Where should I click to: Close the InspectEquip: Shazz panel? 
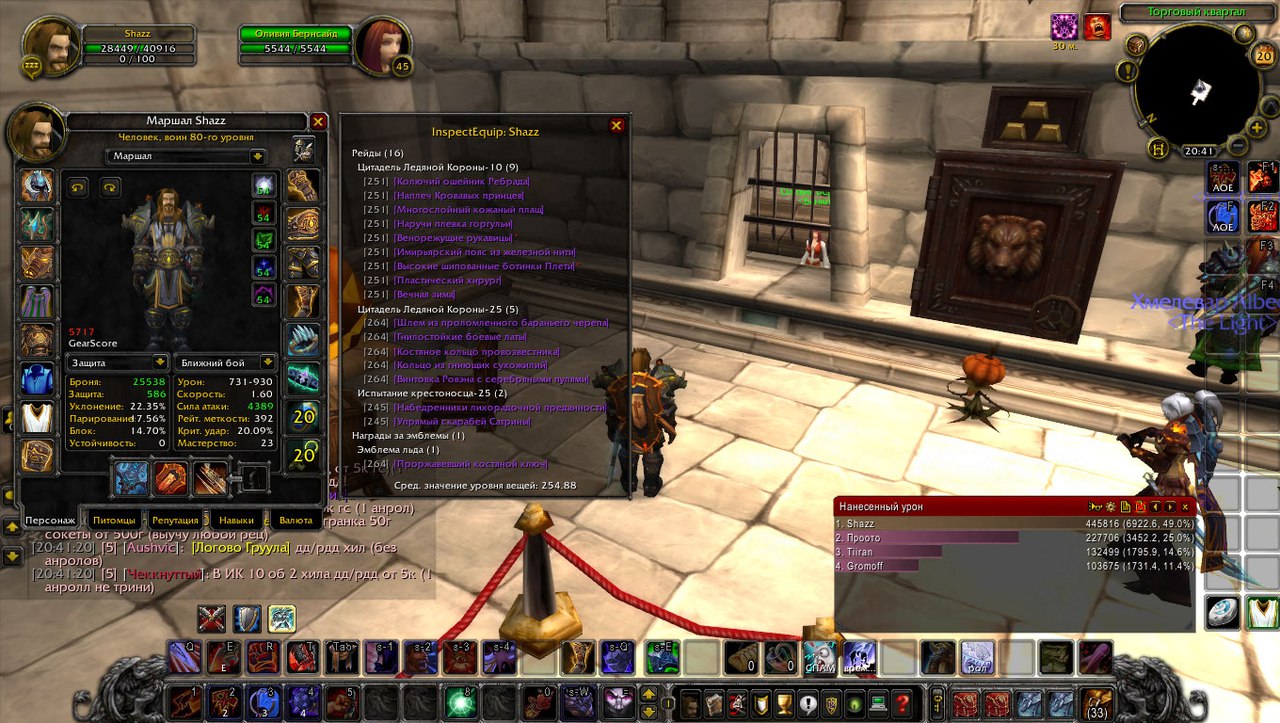[x=616, y=126]
